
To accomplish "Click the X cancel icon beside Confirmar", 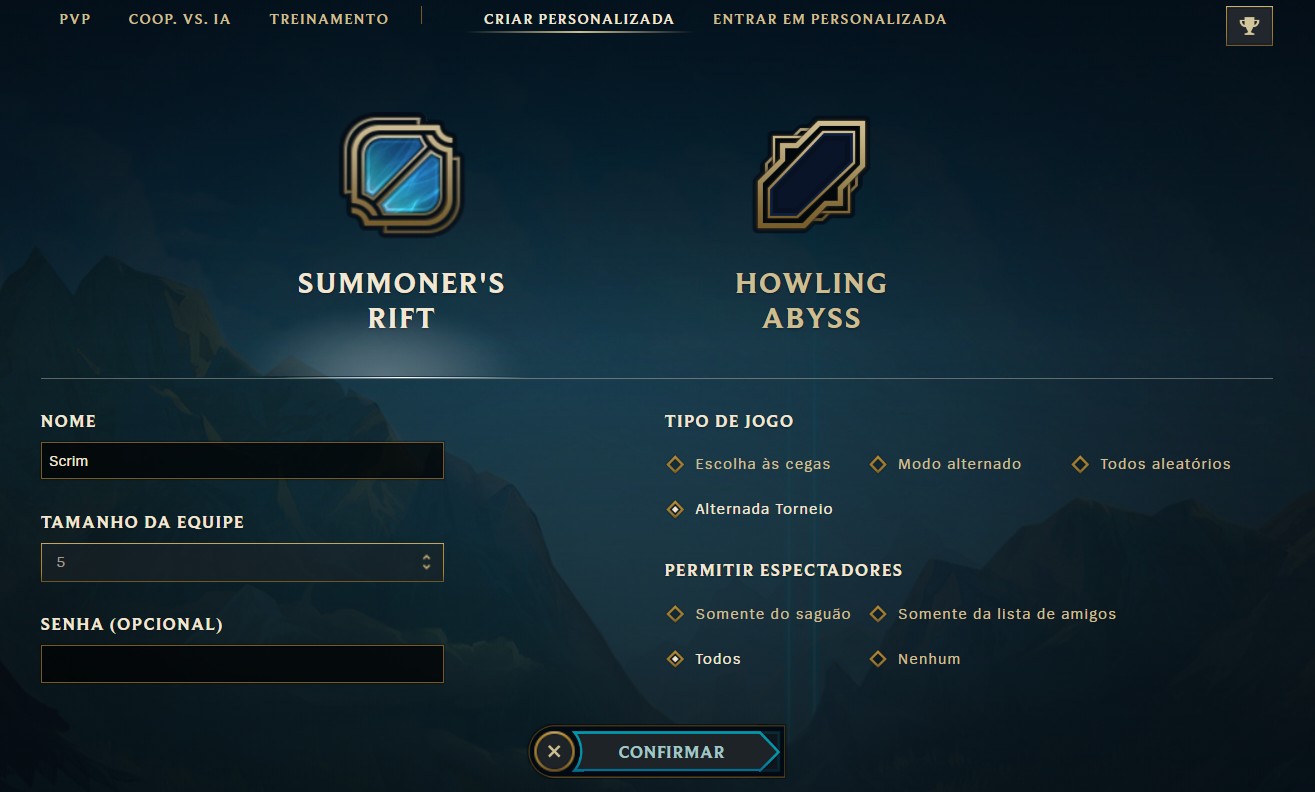I will point(556,751).
